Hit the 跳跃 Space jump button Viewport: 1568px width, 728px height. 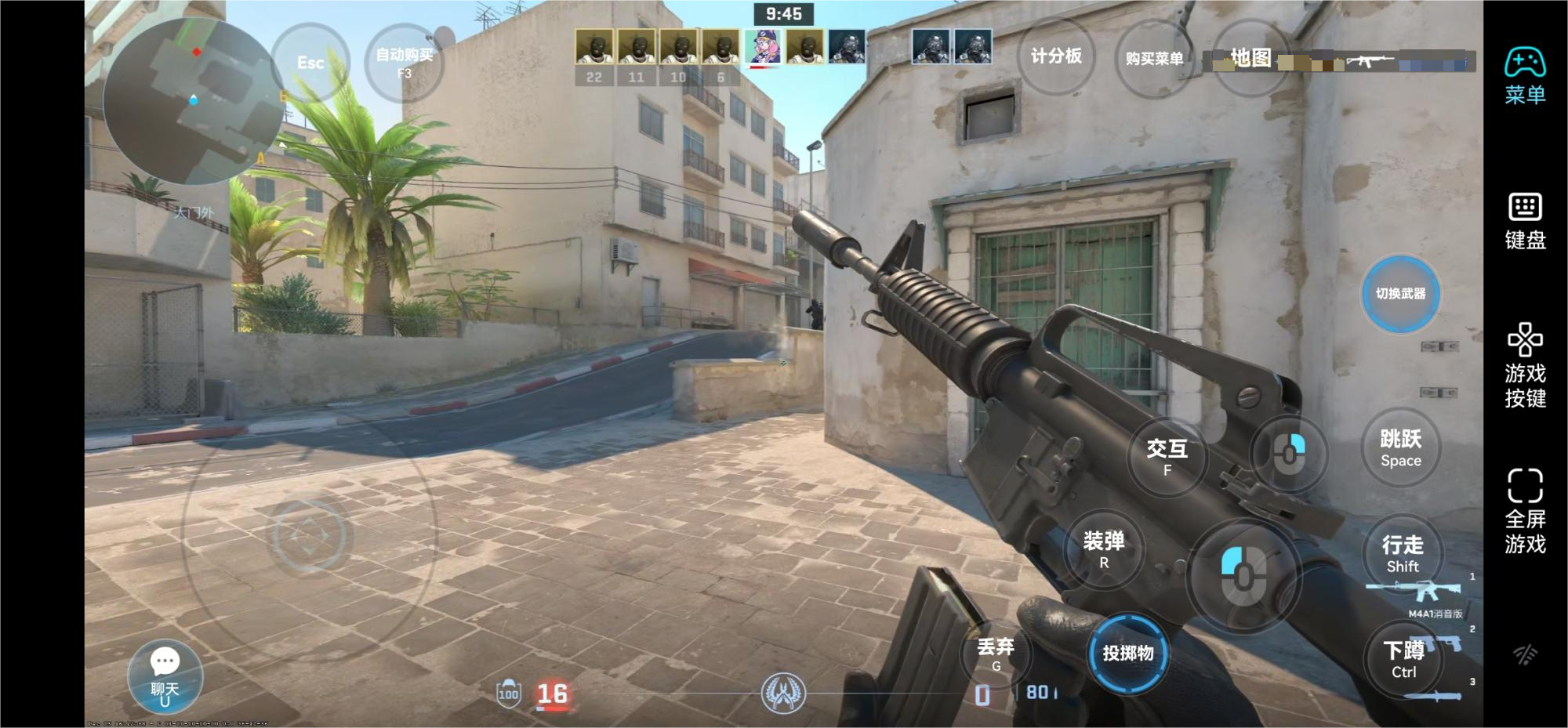[1400, 448]
